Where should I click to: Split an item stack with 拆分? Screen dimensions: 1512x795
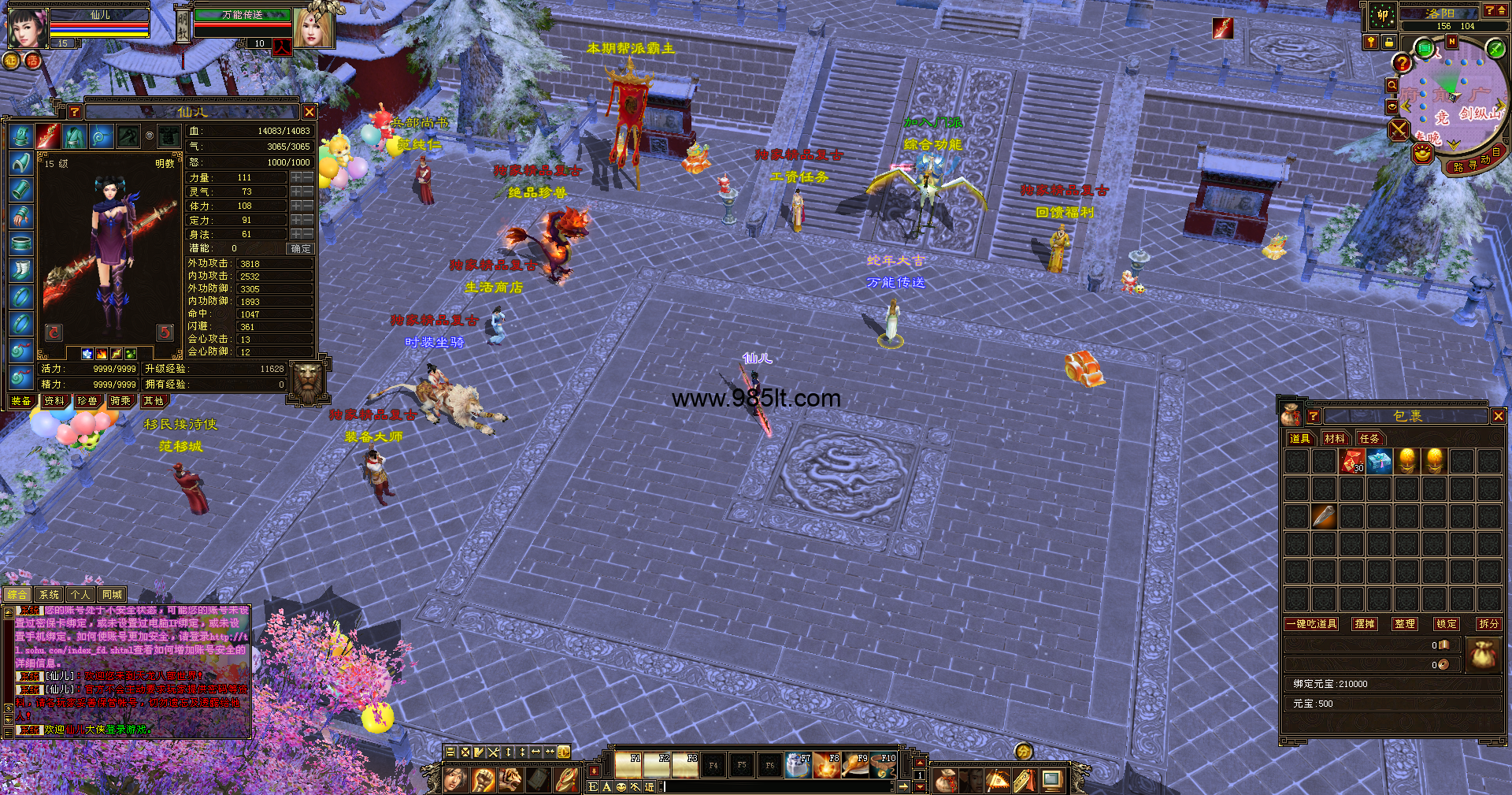(1488, 624)
